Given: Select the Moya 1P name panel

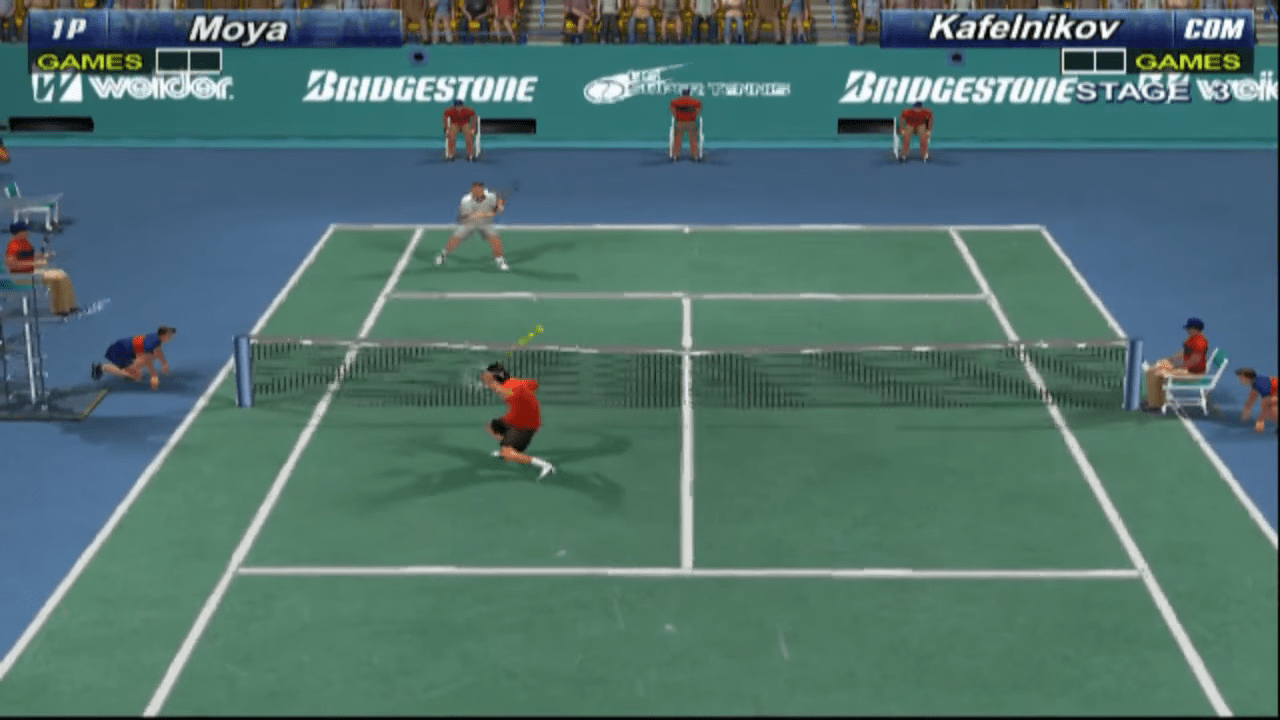Looking at the screenshot, I should click(215, 29).
